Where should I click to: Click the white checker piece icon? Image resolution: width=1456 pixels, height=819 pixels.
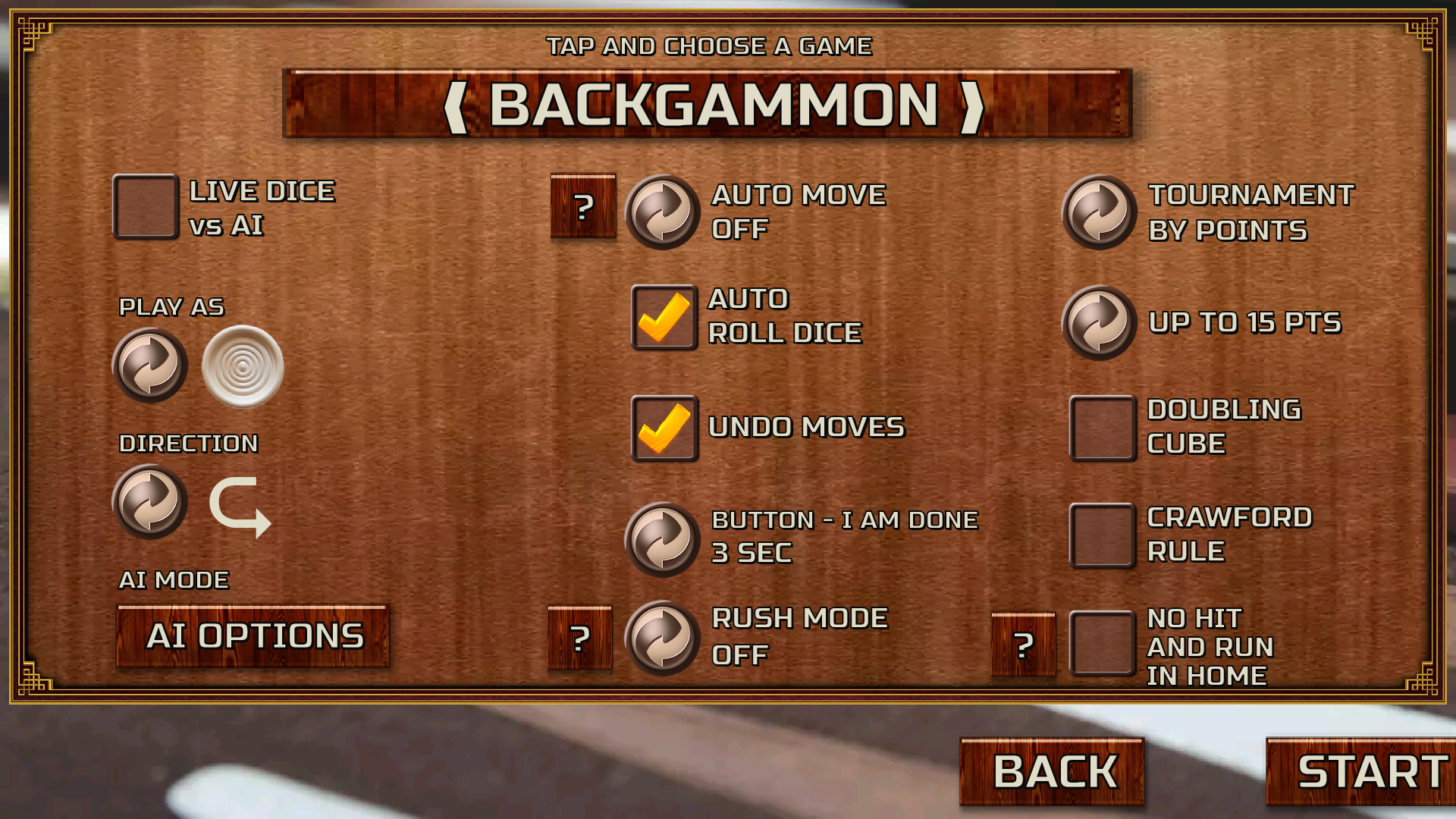241,367
